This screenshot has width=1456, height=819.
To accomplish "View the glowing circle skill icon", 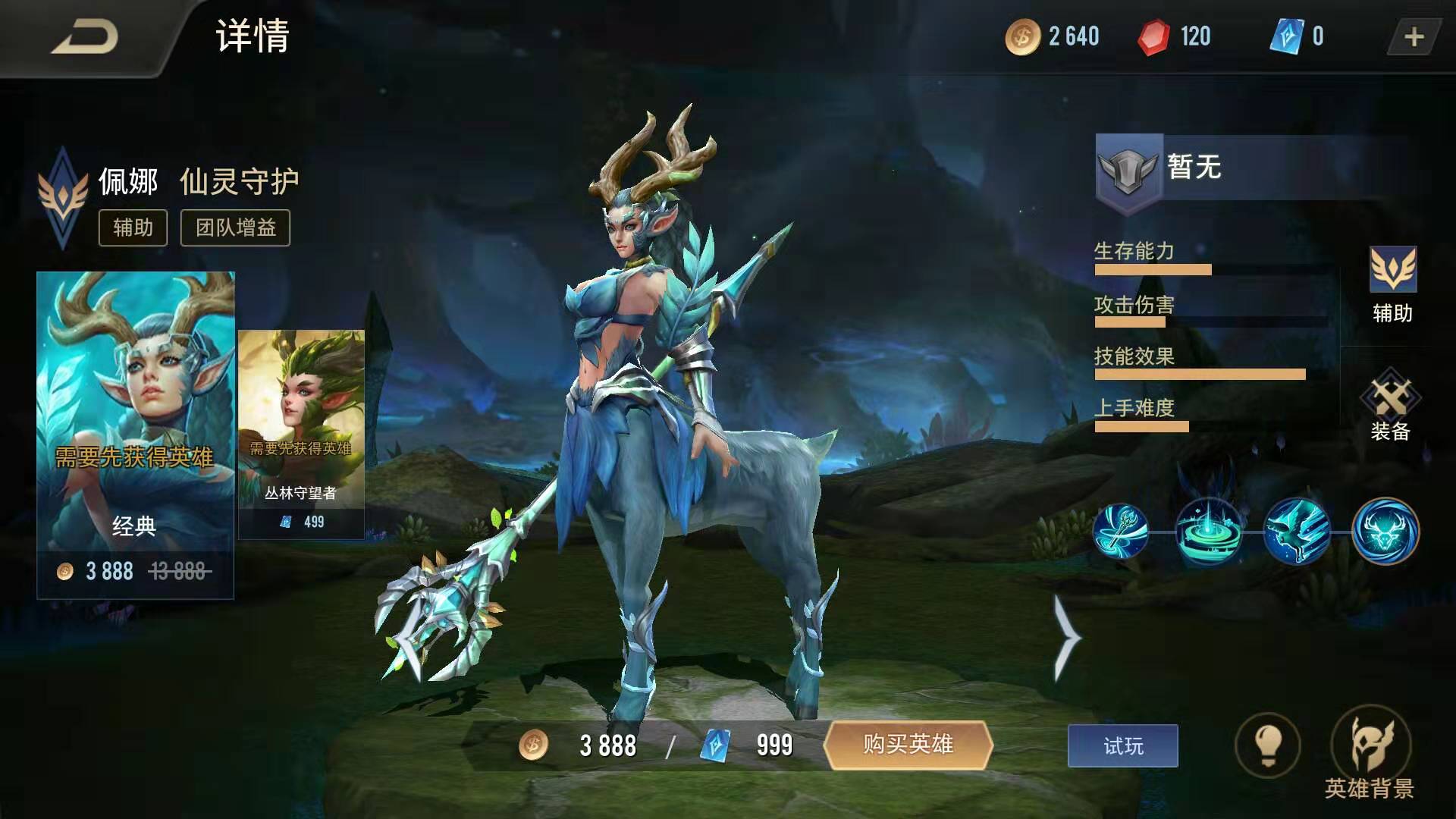I will click(1209, 531).
